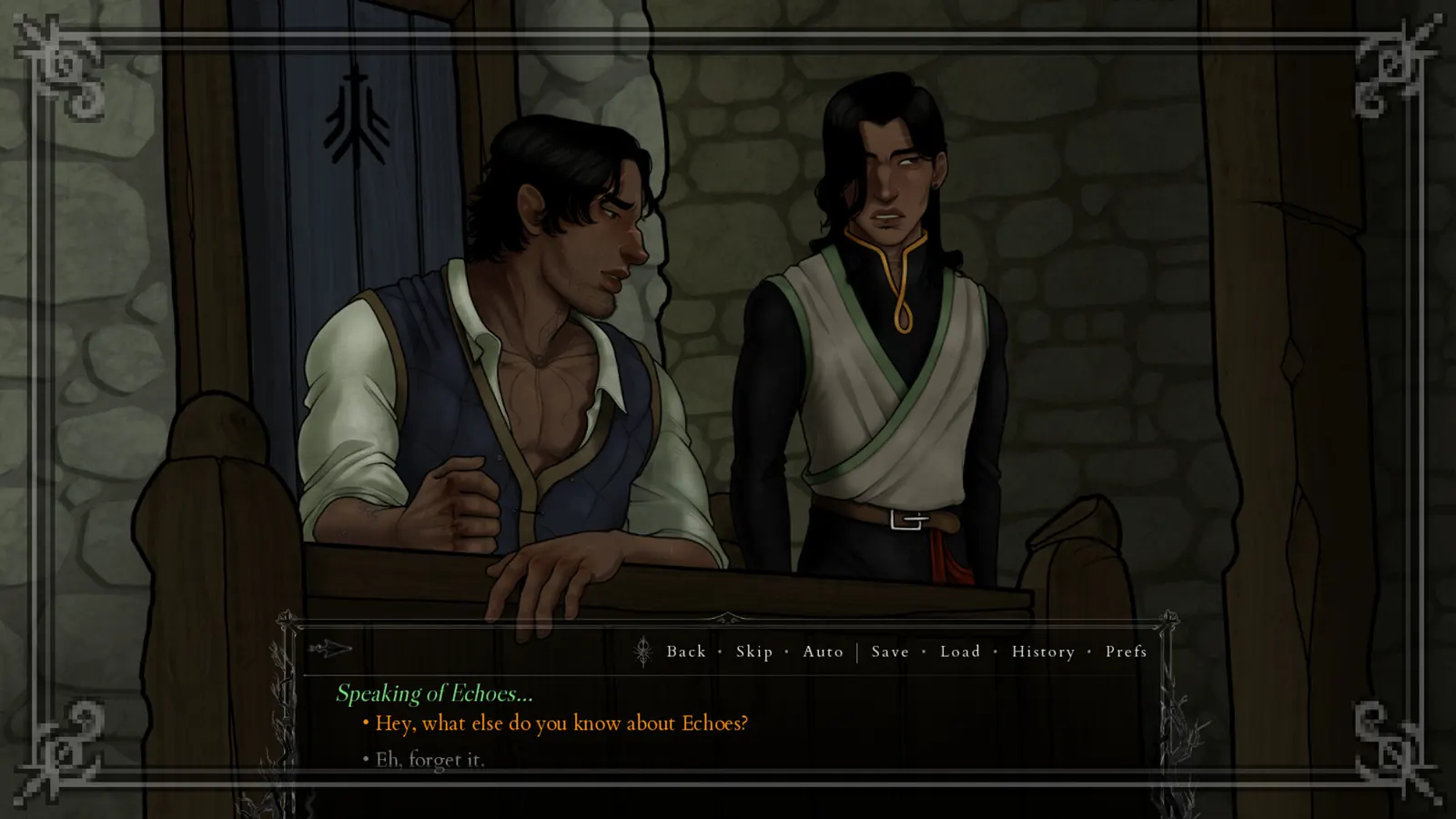
Task: Enable Auto dialogue advance
Action: [823, 652]
